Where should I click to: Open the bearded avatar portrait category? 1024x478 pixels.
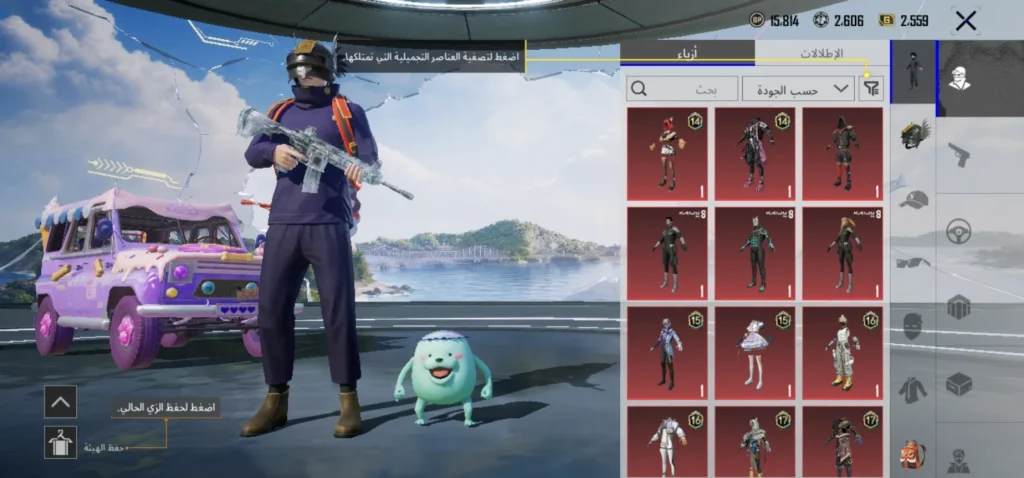pos(959,78)
